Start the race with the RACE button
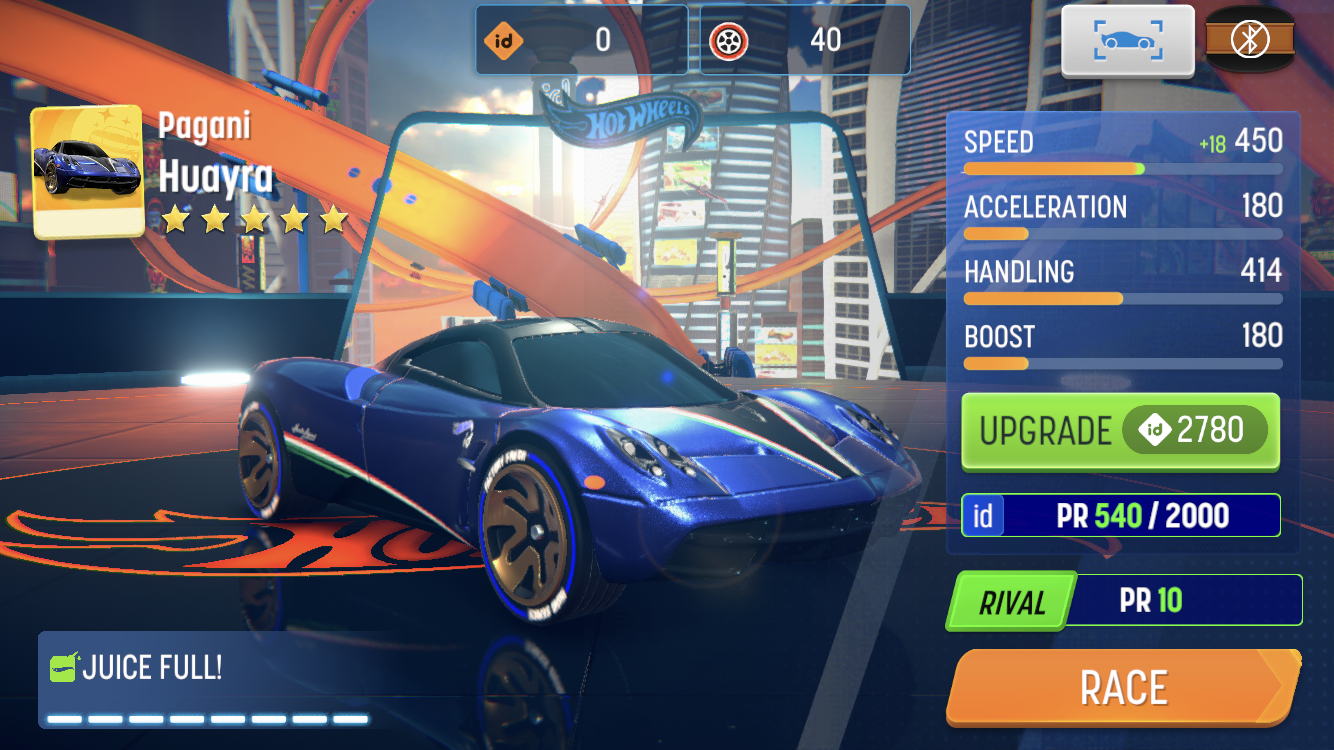Image resolution: width=1334 pixels, height=750 pixels. pyautogui.click(x=1122, y=687)
